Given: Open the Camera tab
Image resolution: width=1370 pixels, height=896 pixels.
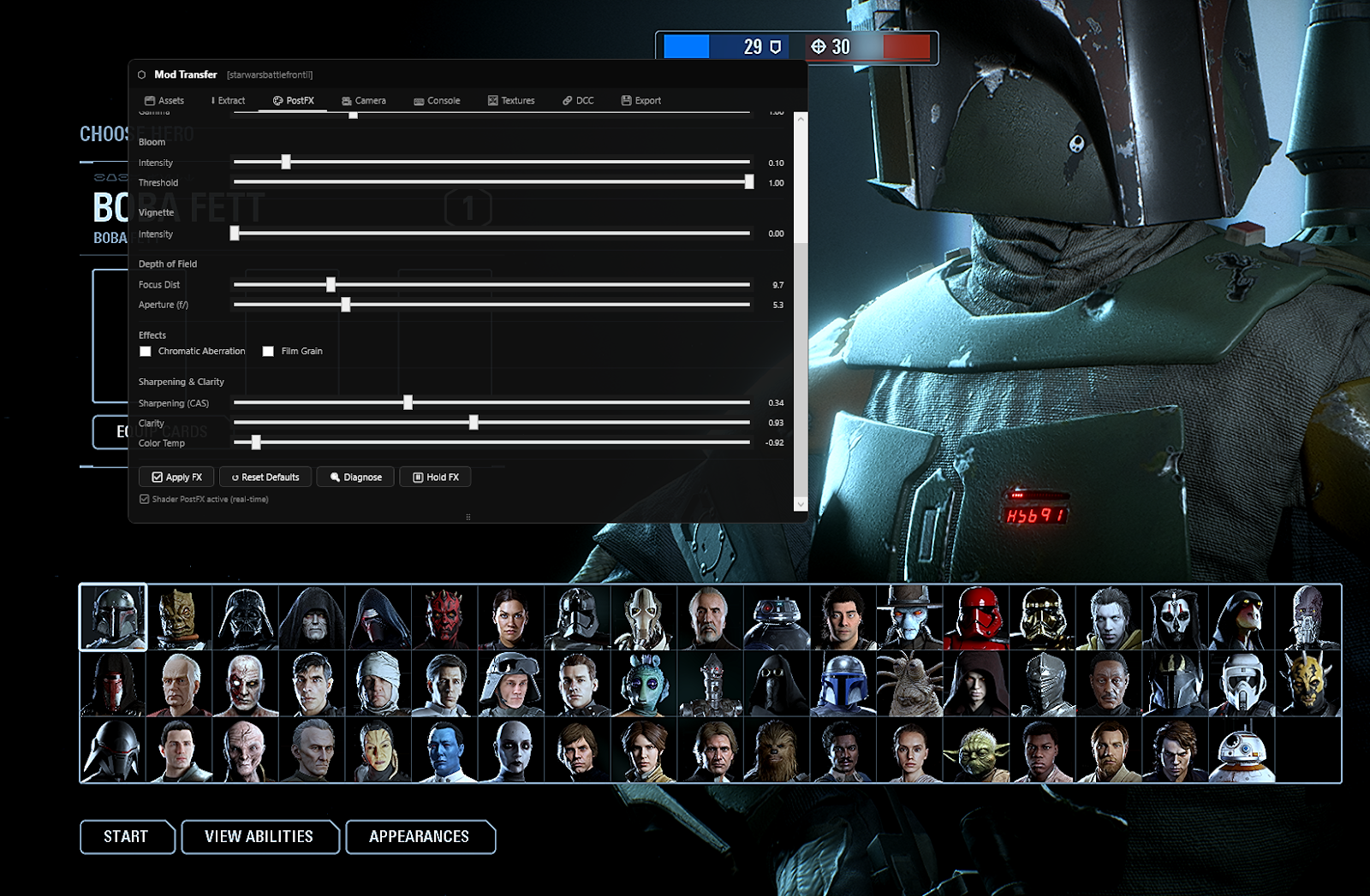Looking at the screenshot, I should pyautogui.click(x=365, y=100).
